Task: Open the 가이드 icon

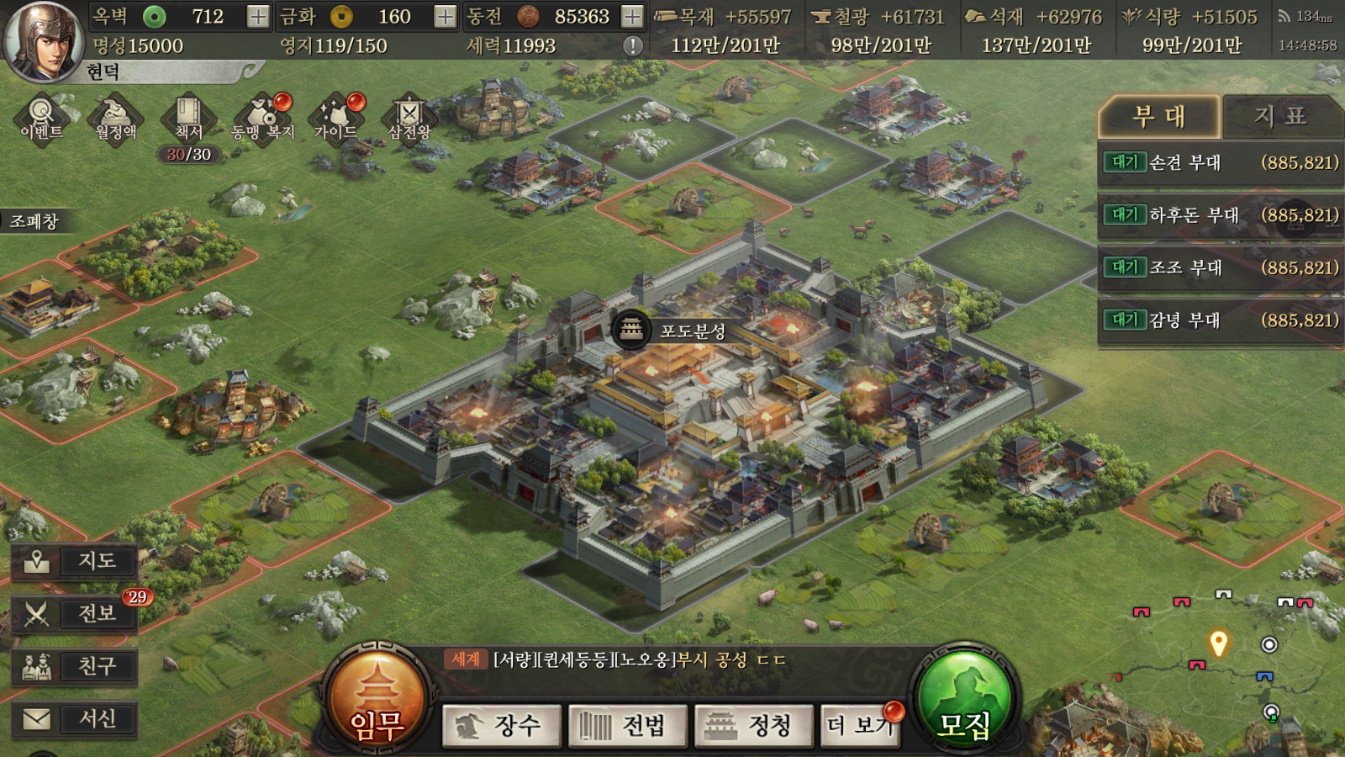Action: [x=336, y=119]
